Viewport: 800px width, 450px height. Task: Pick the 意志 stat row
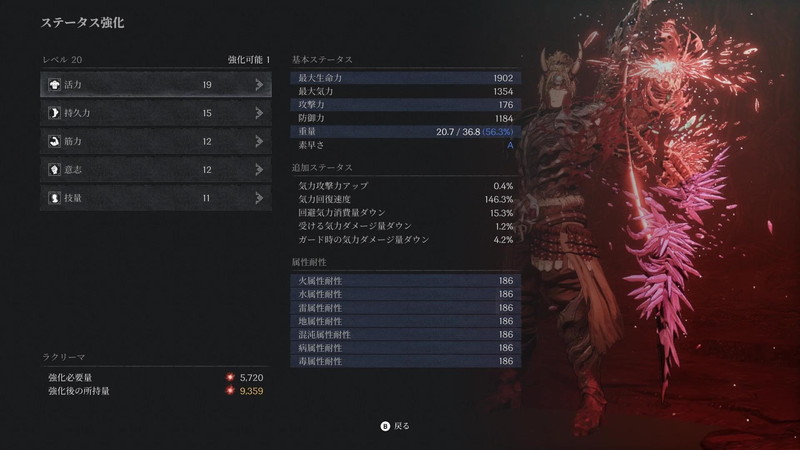pos(155,170)
